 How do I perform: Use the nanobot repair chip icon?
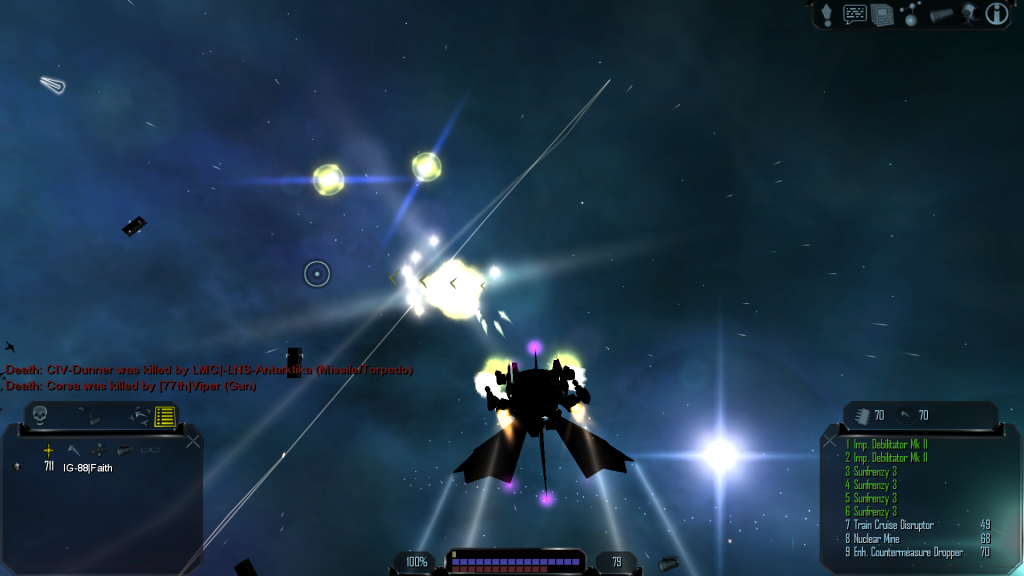coord(863,415)
